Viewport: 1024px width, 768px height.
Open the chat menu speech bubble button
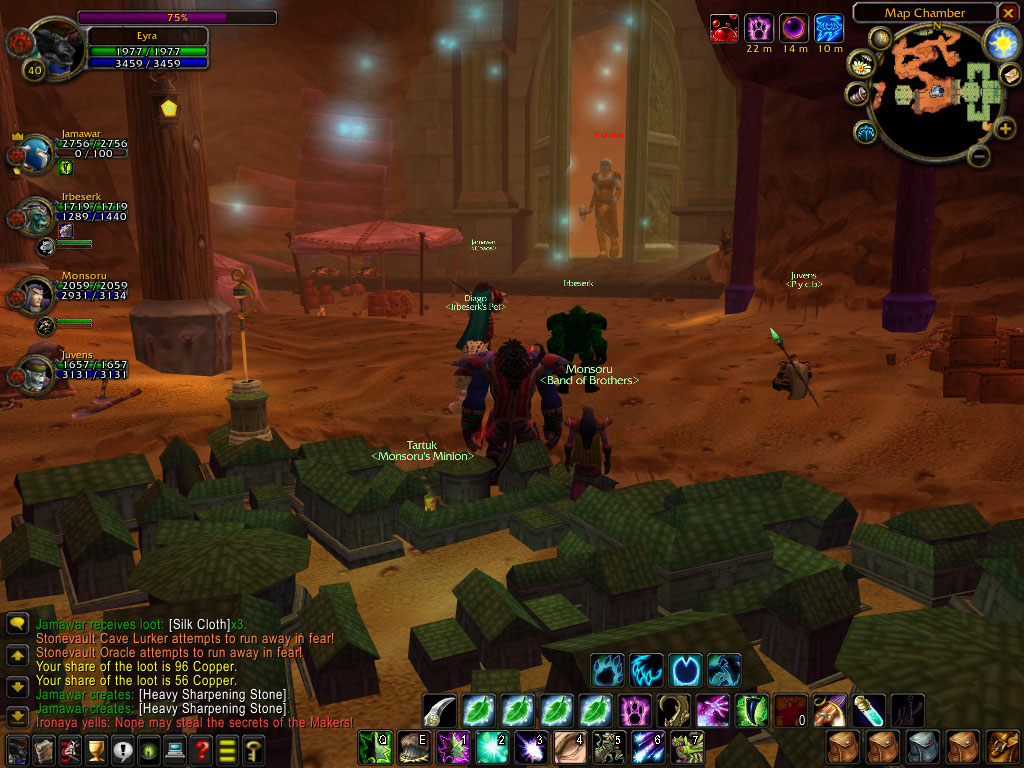click(17, 624)
